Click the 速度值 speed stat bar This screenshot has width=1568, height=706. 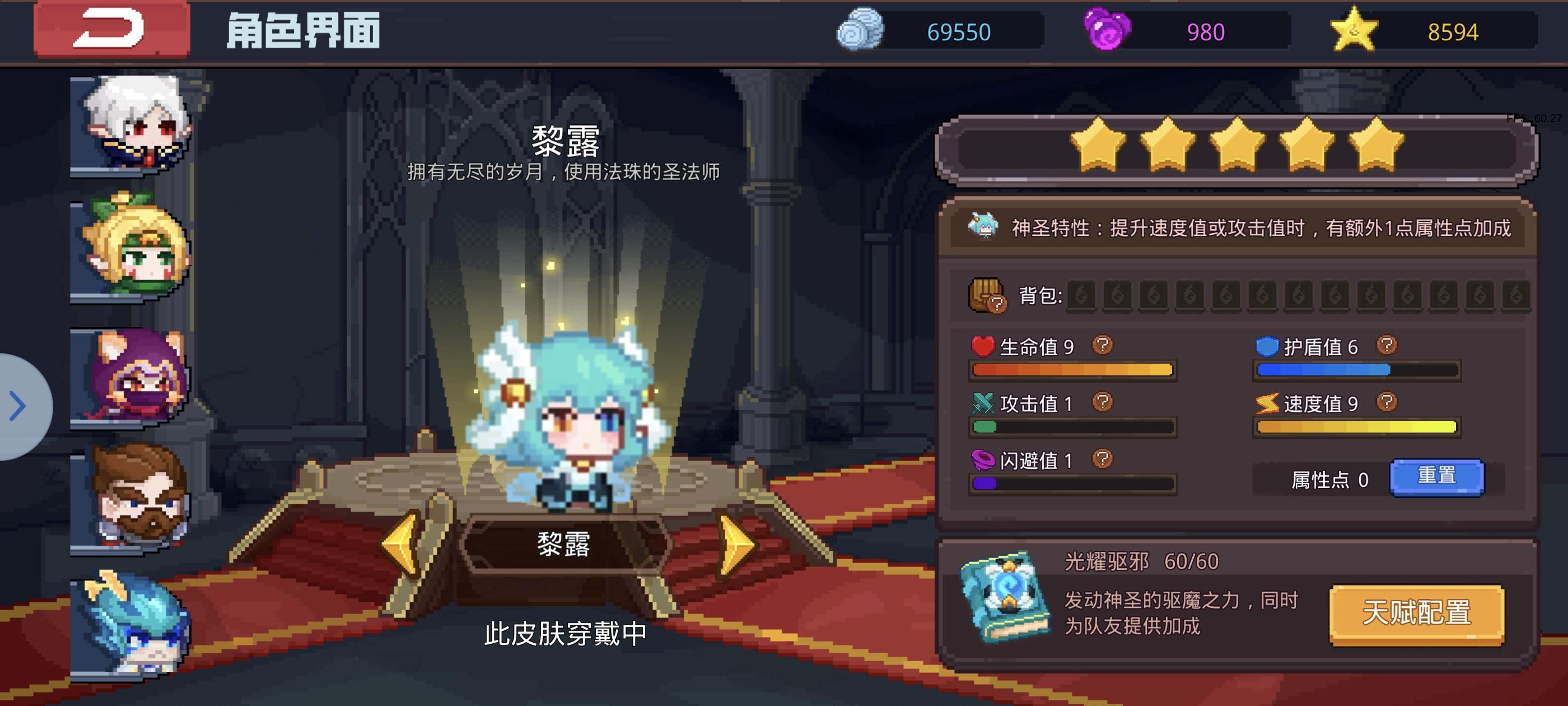click(1356, 426)
